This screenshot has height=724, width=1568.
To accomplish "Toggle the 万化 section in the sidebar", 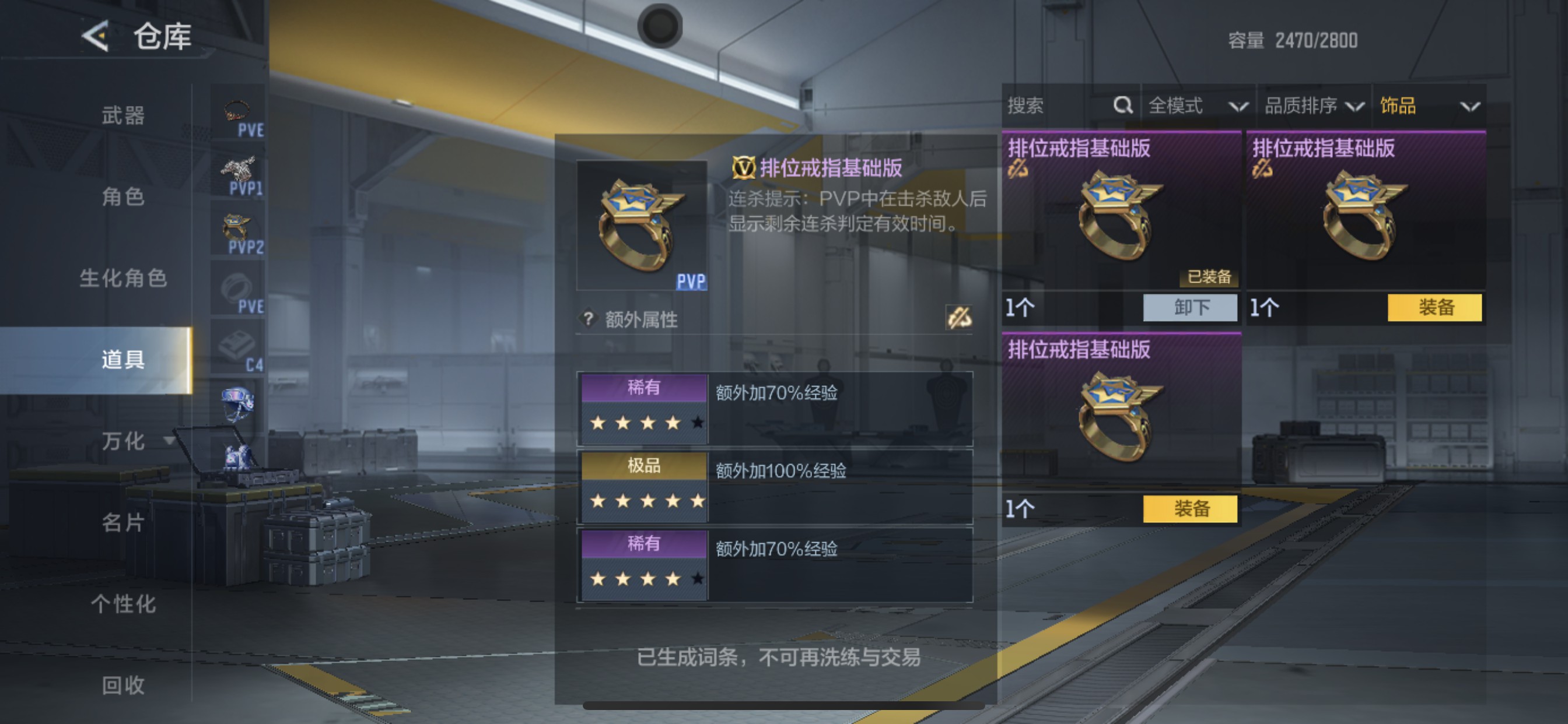I will [122, 442].
